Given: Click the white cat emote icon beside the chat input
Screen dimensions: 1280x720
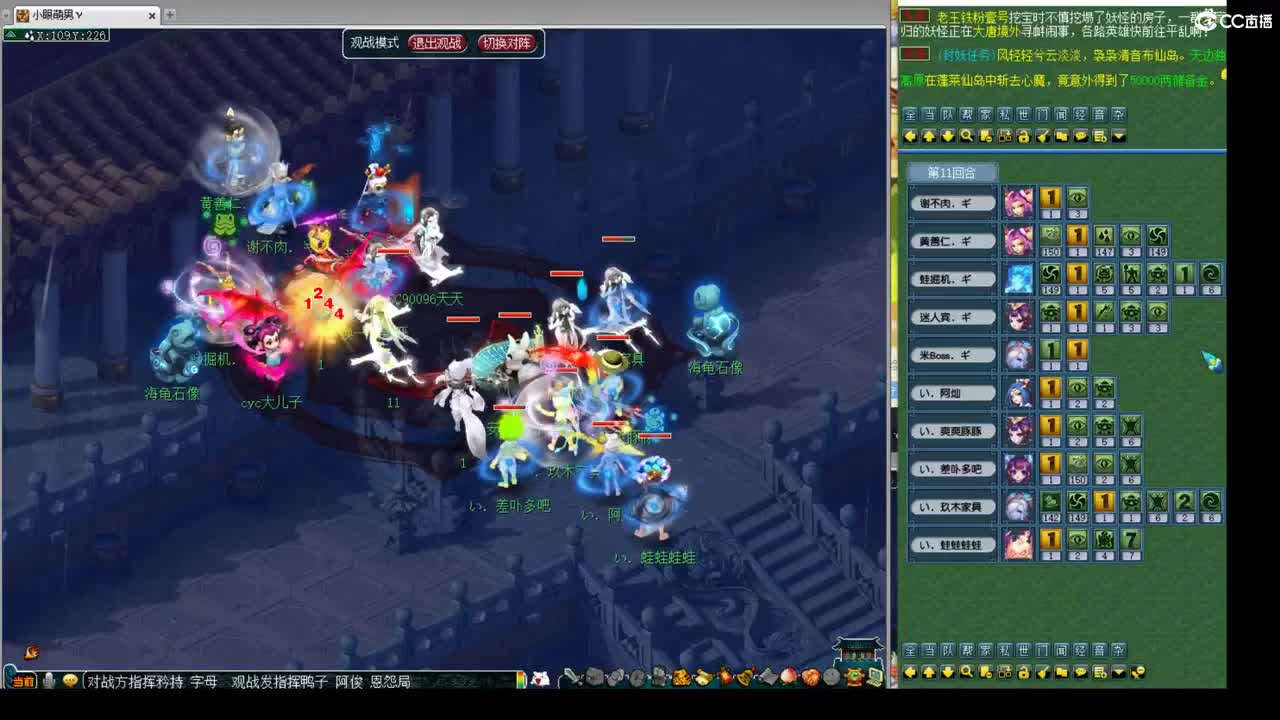Looking at the screenshot, I should 539,678.
